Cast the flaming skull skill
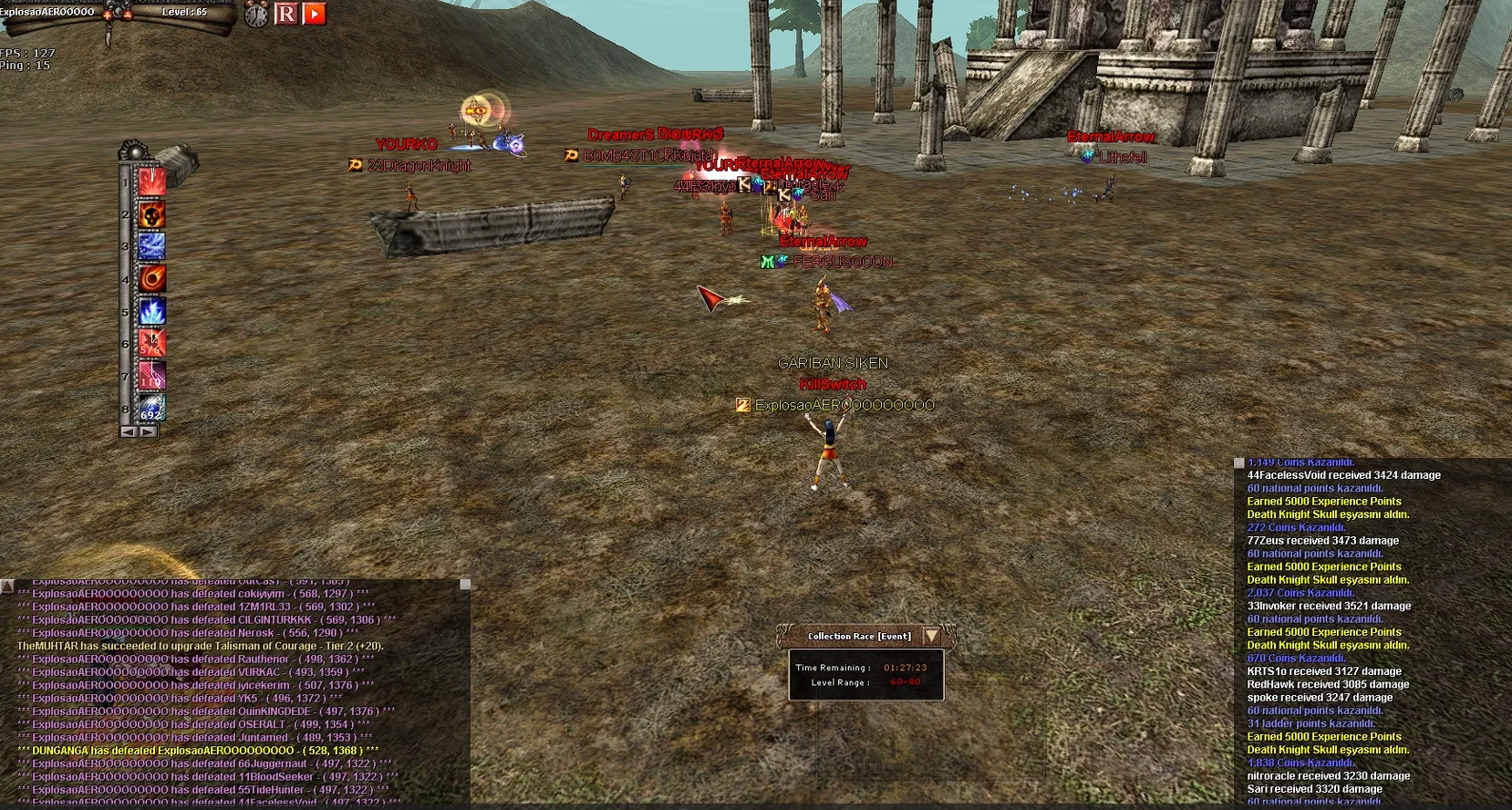 pos(151,214)
